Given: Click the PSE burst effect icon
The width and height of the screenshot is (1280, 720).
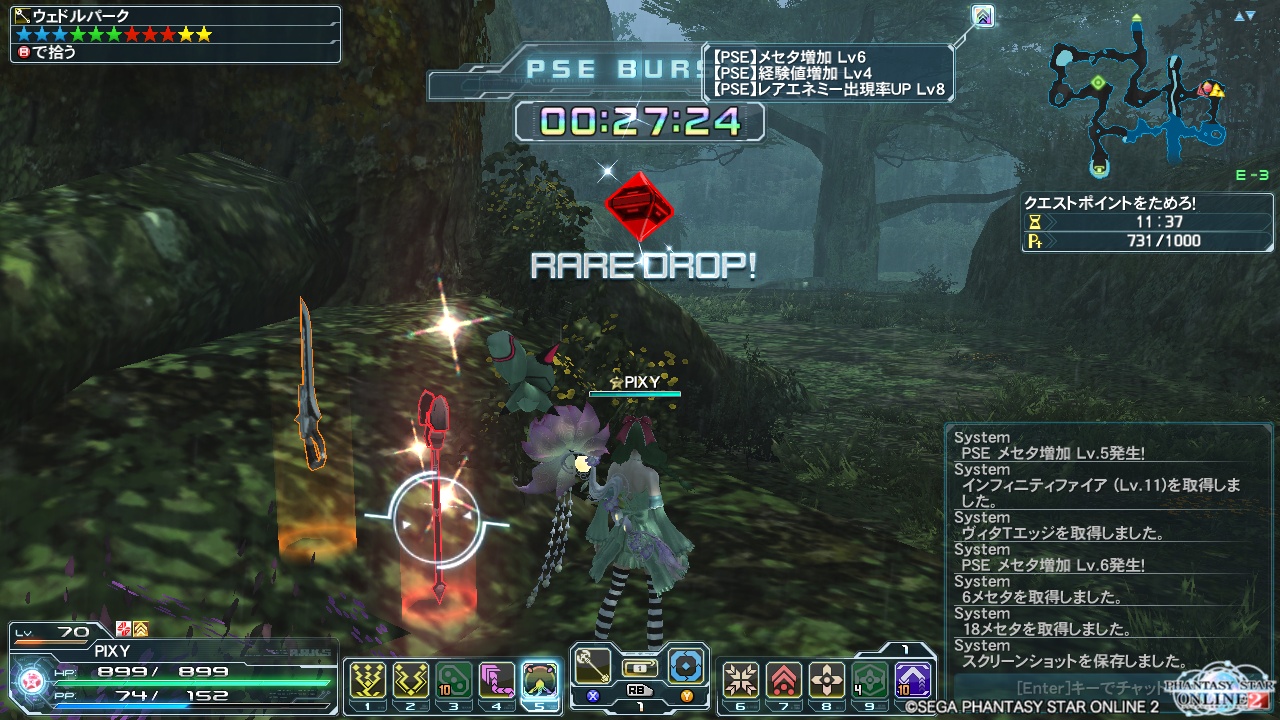Looking at the screenshot, I should coord(984,16).
